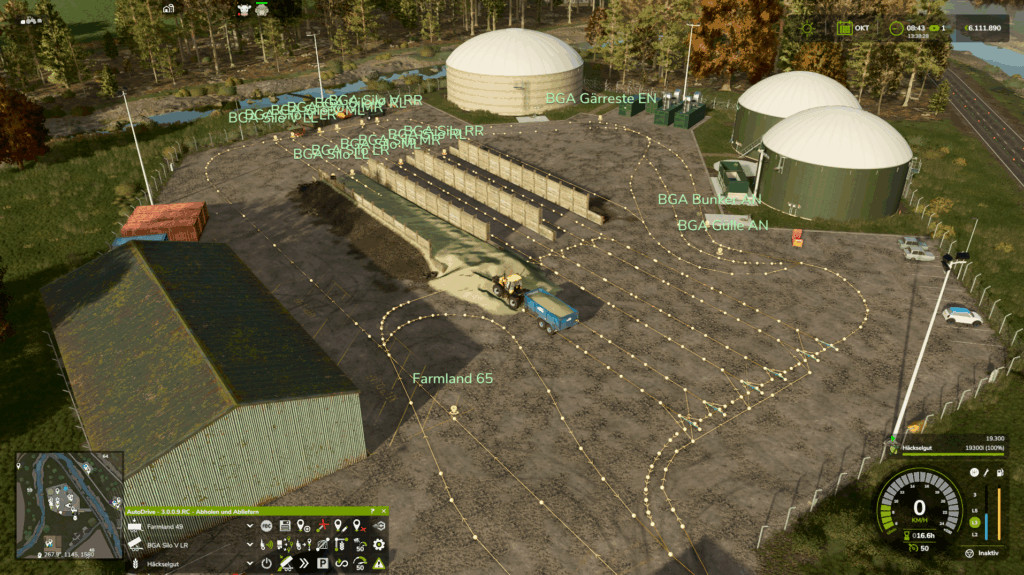Expand the BGA Silo V LR dropdown
1024x575 pixels.
pos(251,545)
